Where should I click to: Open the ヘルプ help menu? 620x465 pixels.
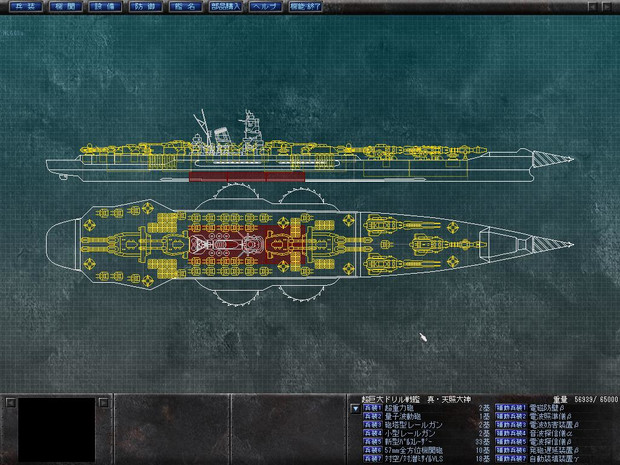[266, 6]
